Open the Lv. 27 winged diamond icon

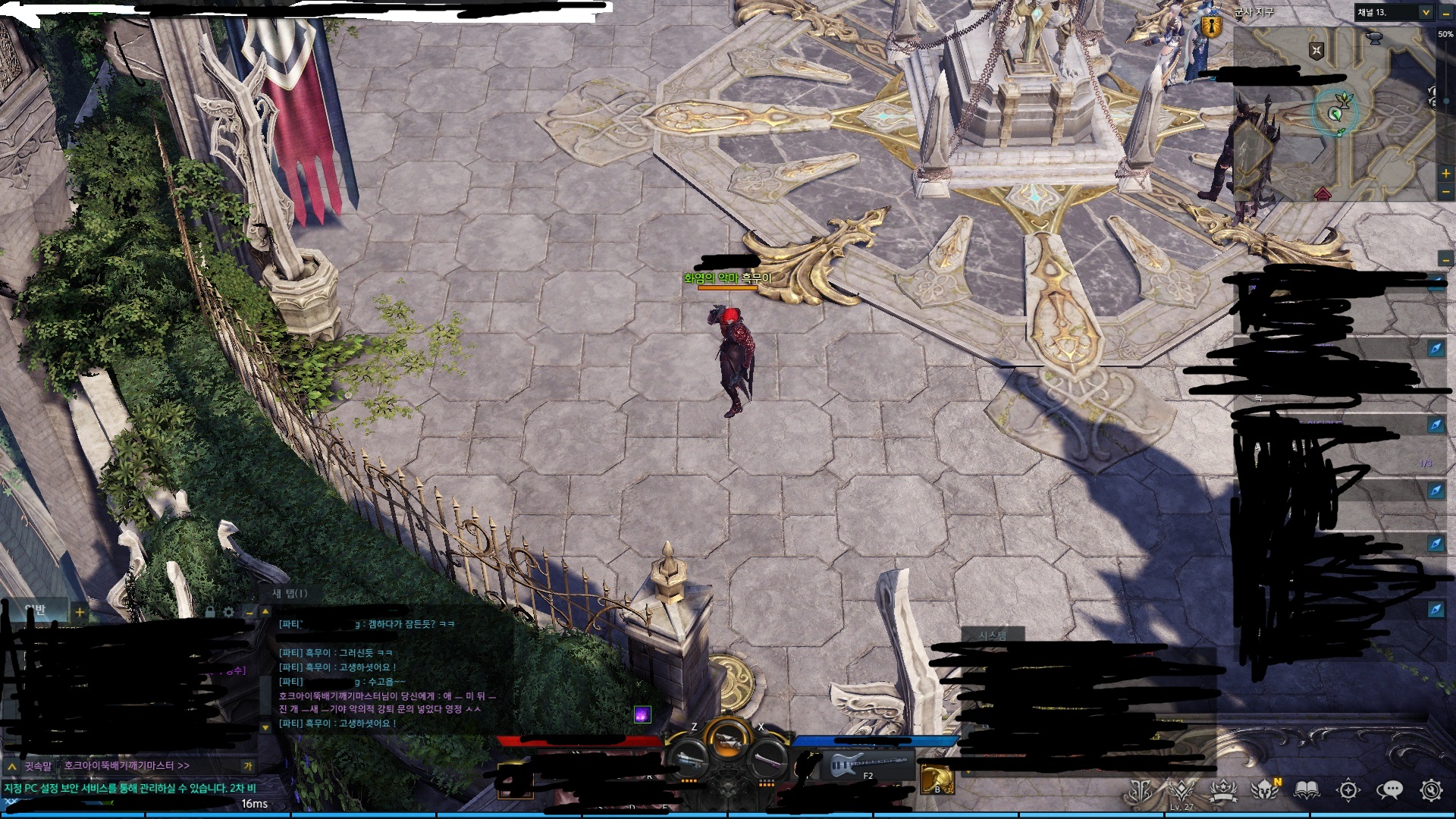pyautogui.click(x=1181, y=790)
